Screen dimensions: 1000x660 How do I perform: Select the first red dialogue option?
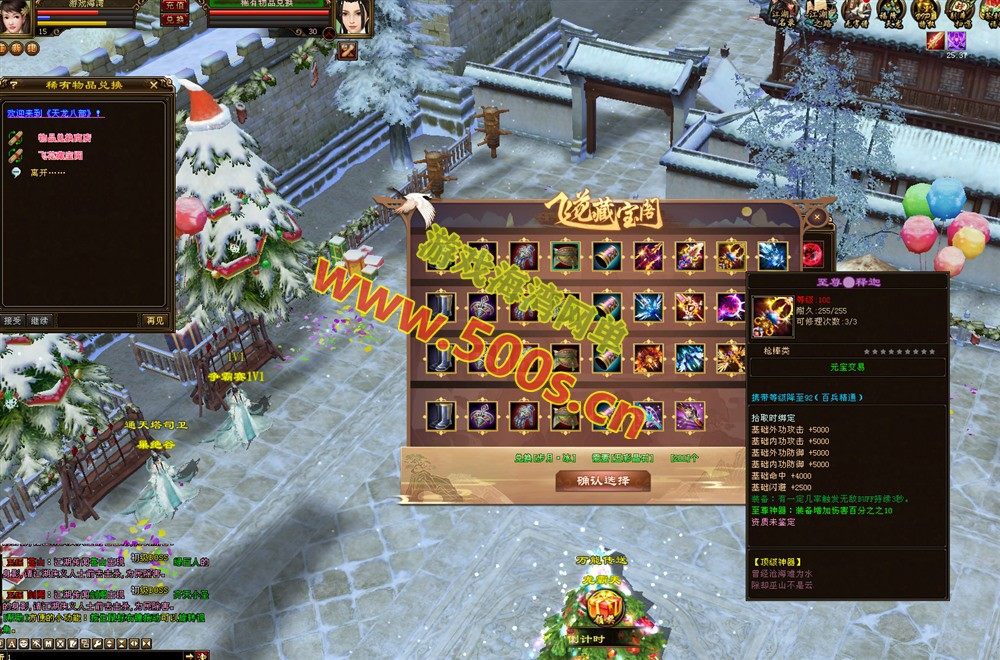63,136
